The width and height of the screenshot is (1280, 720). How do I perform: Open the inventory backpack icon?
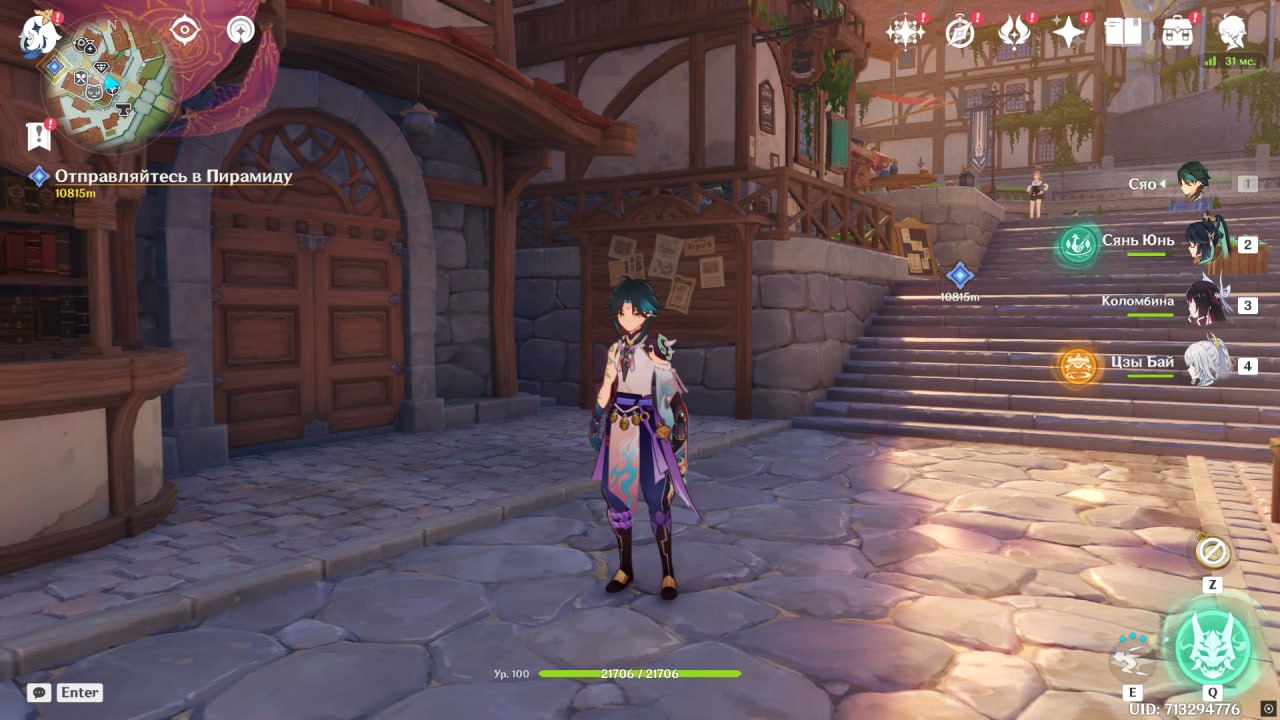[1177, 32]
